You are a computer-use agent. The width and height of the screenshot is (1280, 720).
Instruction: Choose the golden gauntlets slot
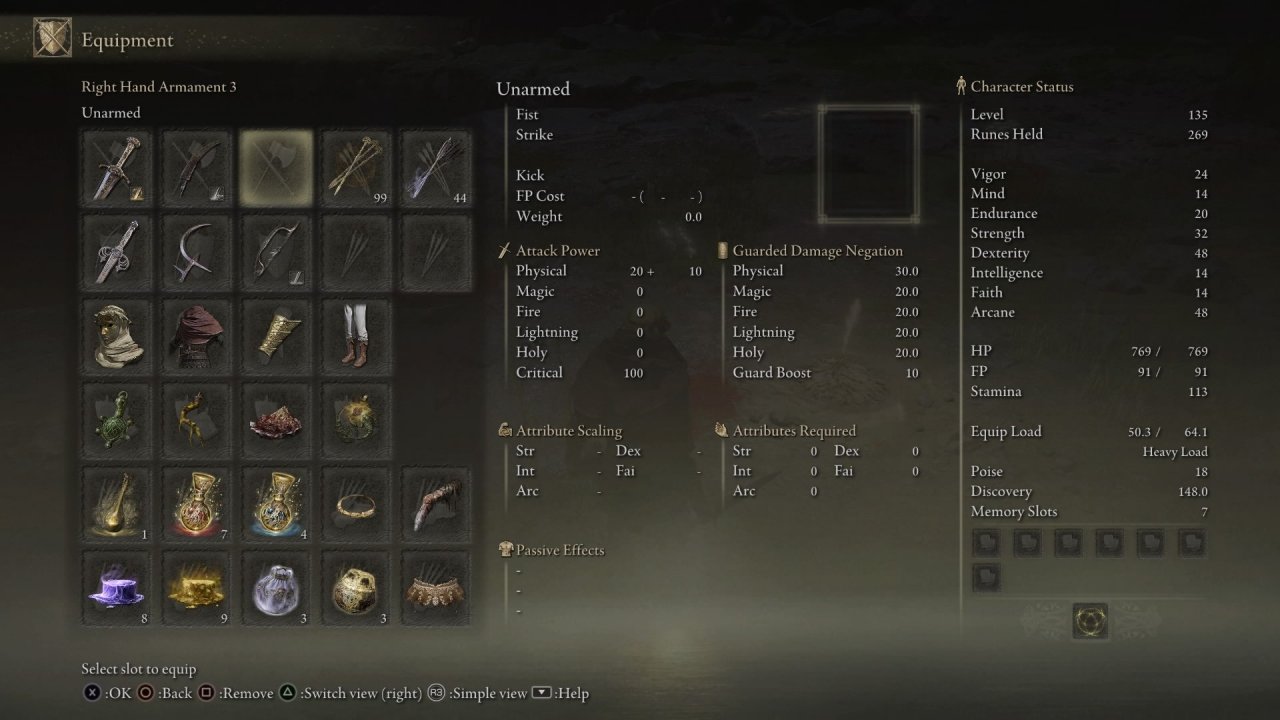[x=276, y=337]
